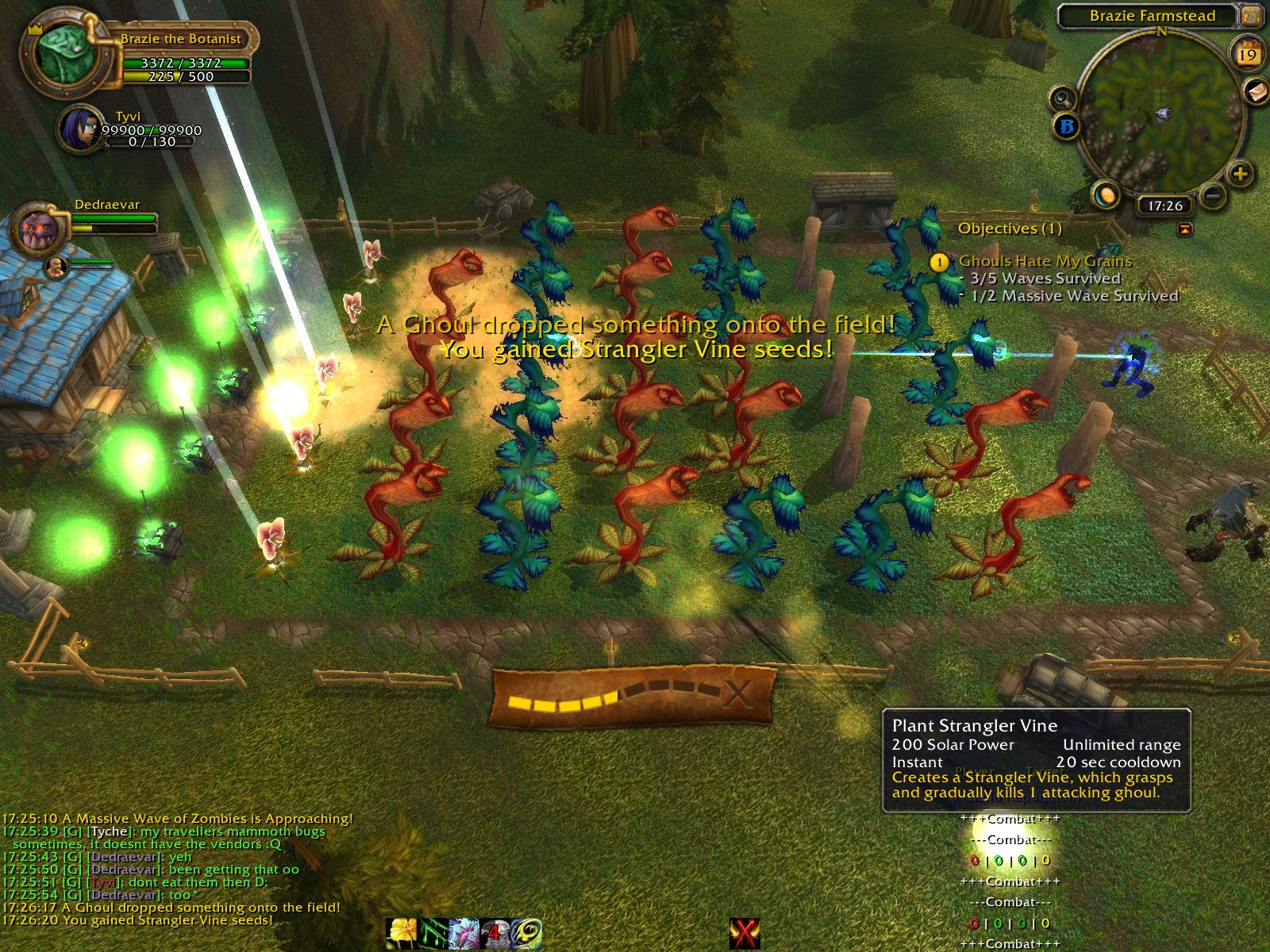The image size is (1270, 952).
Task: Zoom out the minimap with the minus button
Action: coord(1213,194)
